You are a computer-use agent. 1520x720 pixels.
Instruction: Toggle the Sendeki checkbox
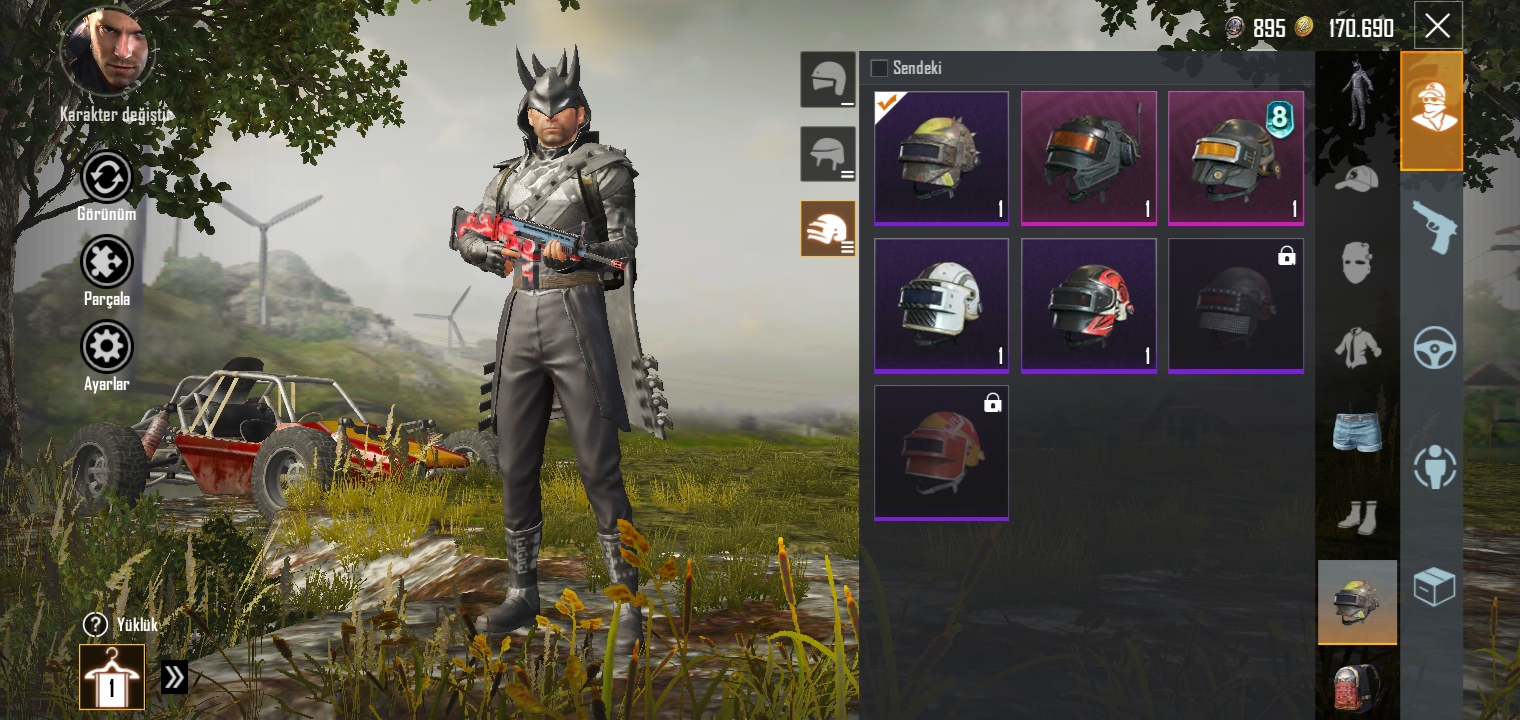[879, 68]
